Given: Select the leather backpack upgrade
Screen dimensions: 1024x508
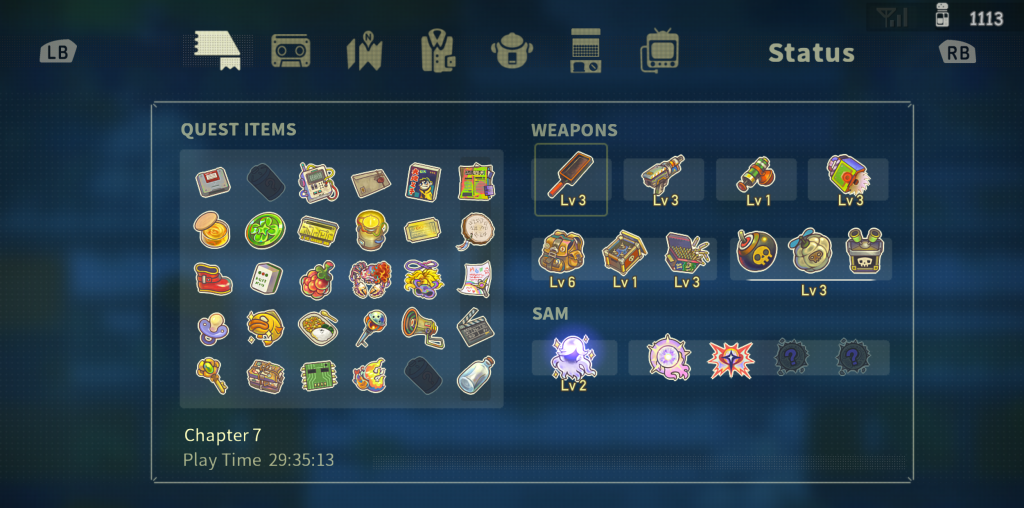Looking at the screenshot, I should pyautogui.click(x=561, y=256).
